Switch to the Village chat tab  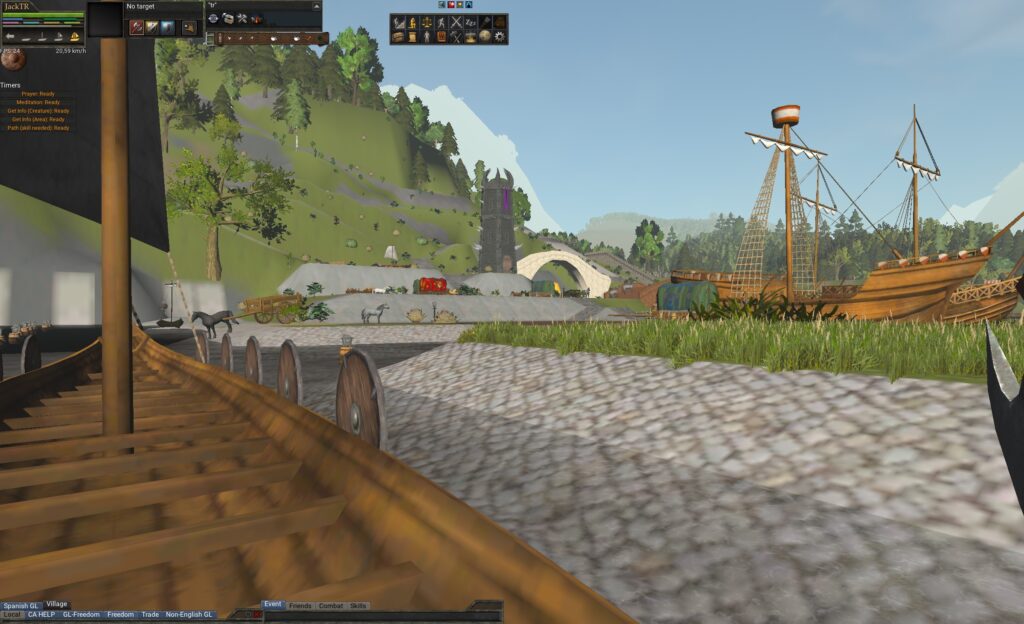coord(57,605)
